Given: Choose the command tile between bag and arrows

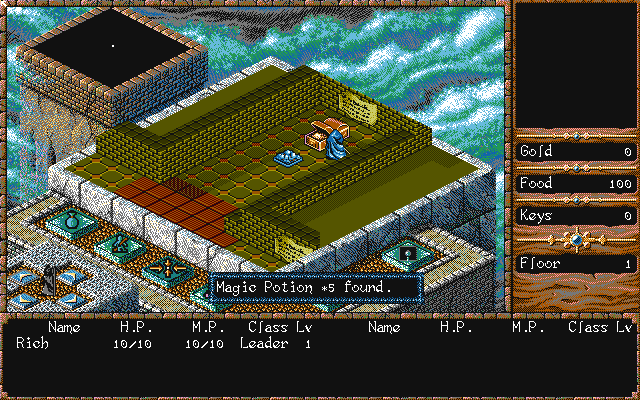Looking at the screenshot, I should [120, 243].
